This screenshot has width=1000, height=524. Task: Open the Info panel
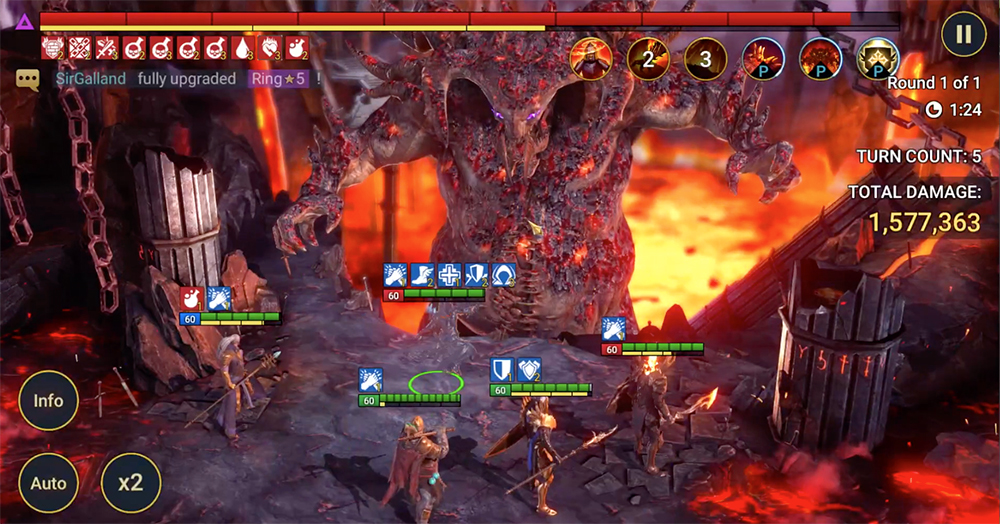click(48, 401)
